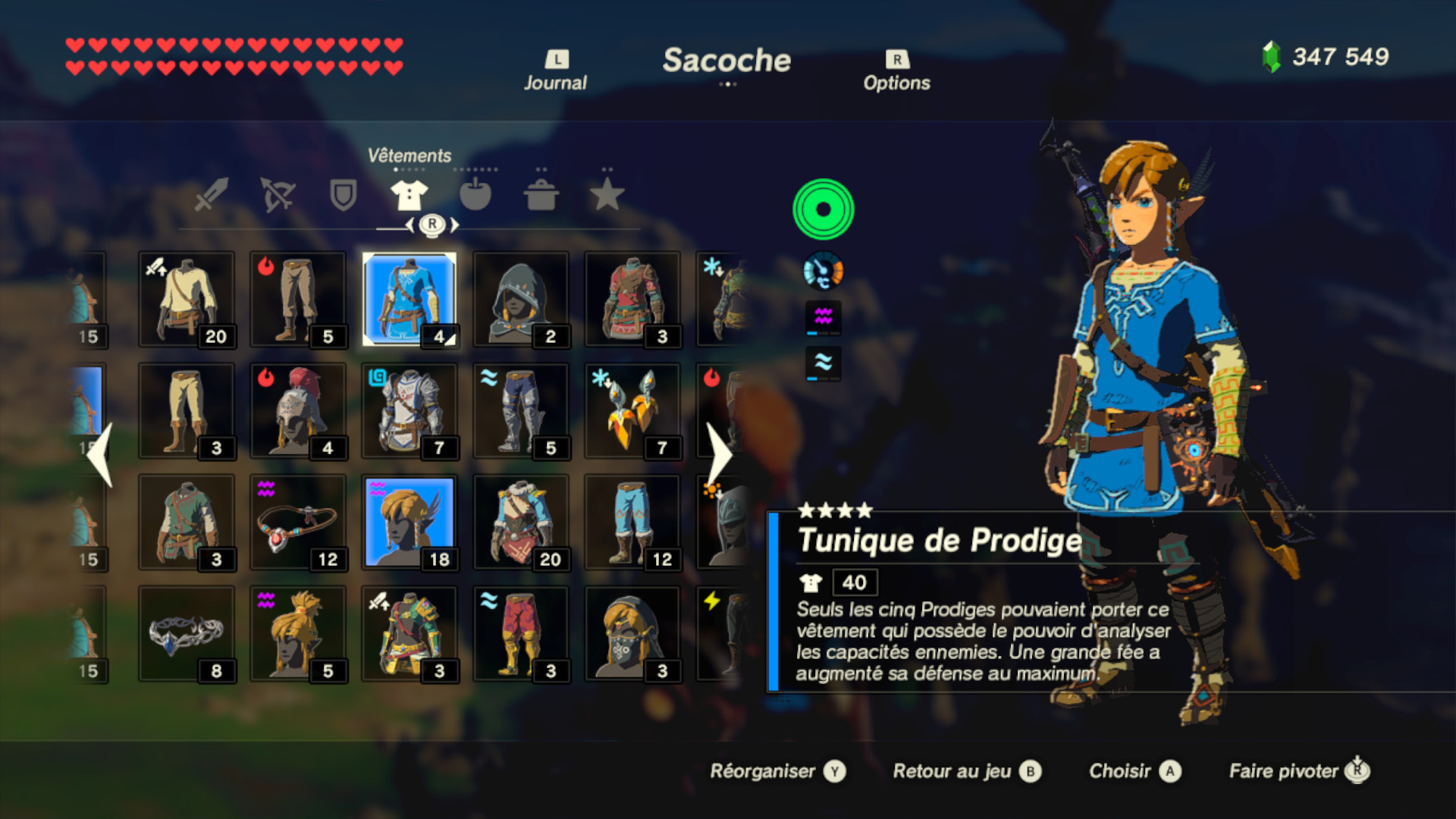Image resolution: width=1456 pixels, height=819 pixels.
Task: Click the four-star rating of Tunique de Prodige
Action: tap(835, 509)
